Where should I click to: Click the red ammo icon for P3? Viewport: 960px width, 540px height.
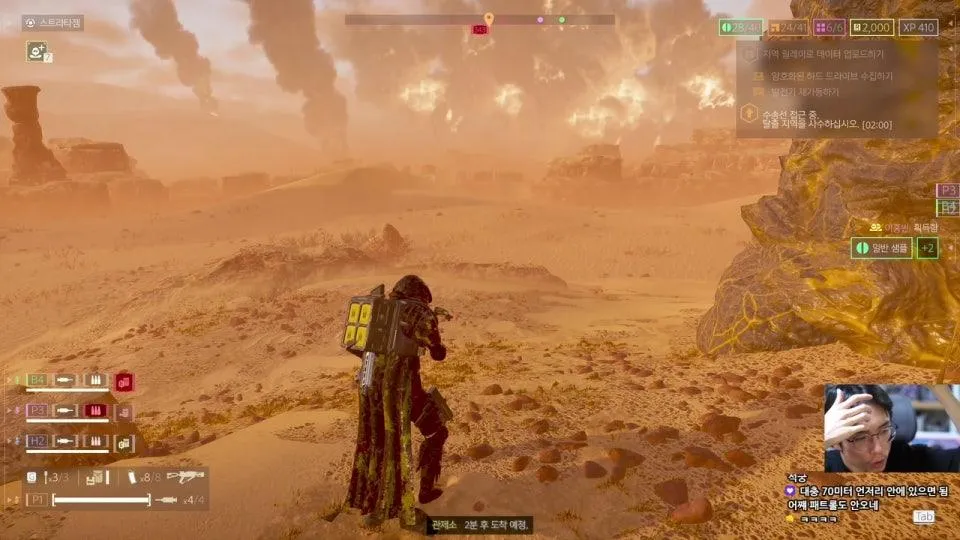click(x=96, y=410)
